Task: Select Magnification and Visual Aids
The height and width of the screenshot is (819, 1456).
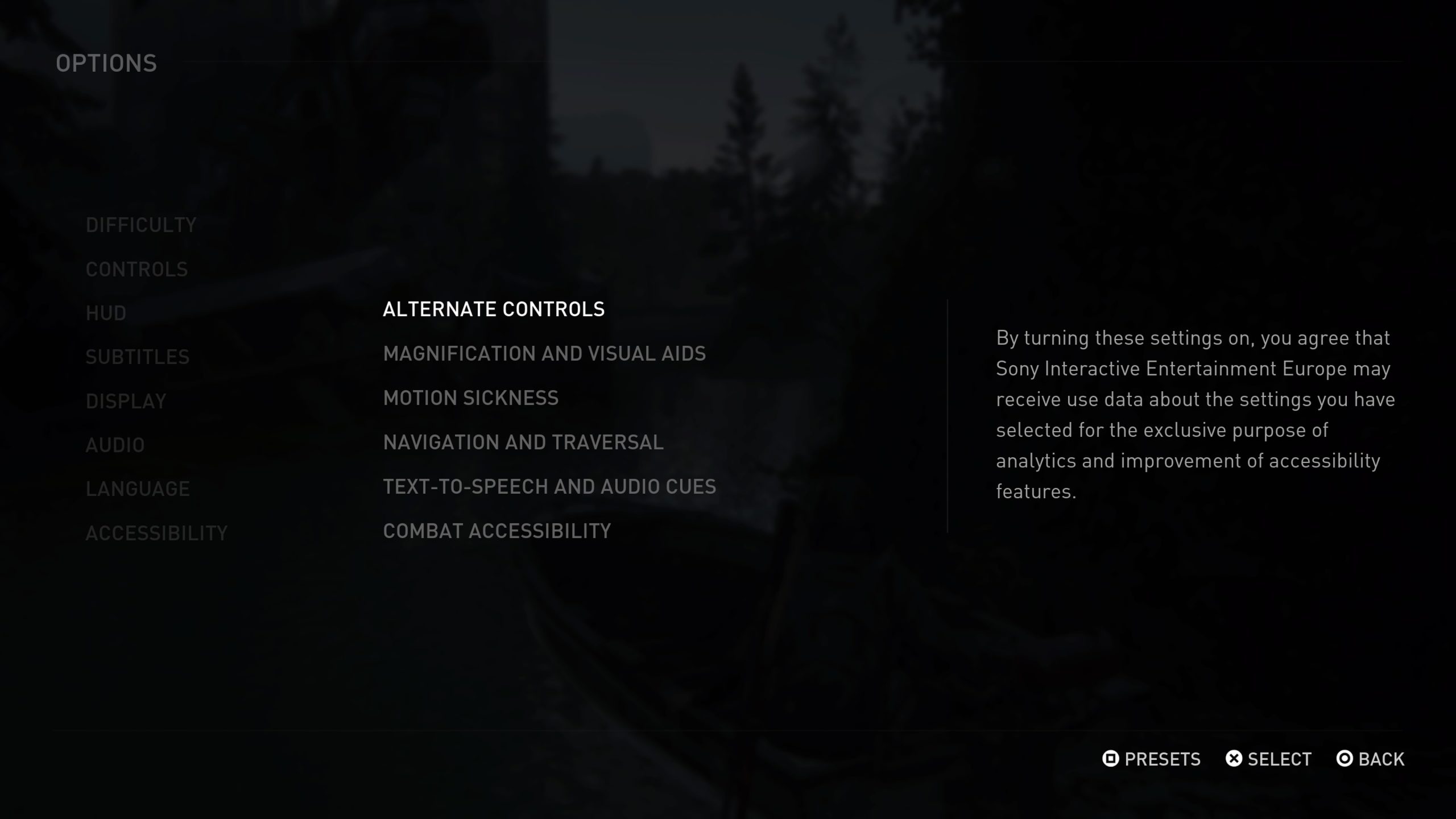Action: pos(544,354)
